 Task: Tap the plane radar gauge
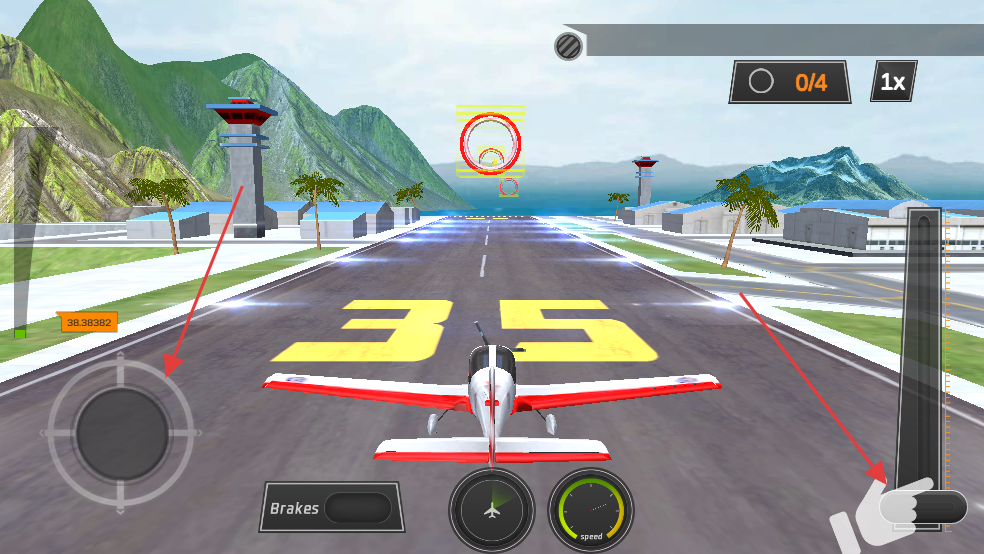(x=491, y=509)
